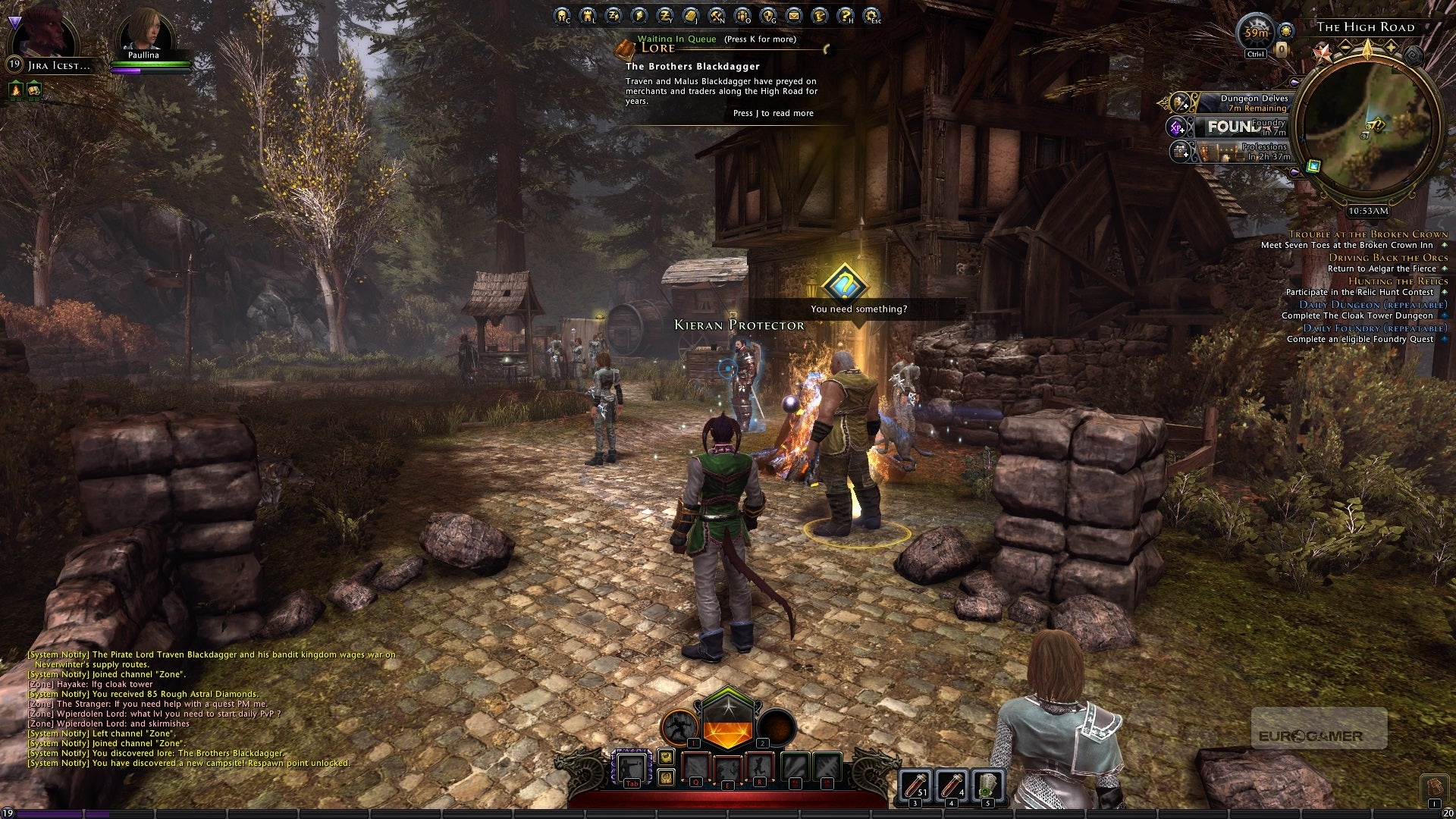The image size is (1456, 819).
Task: Zoom in the minimap with plus button
Action: [1391, 47]
